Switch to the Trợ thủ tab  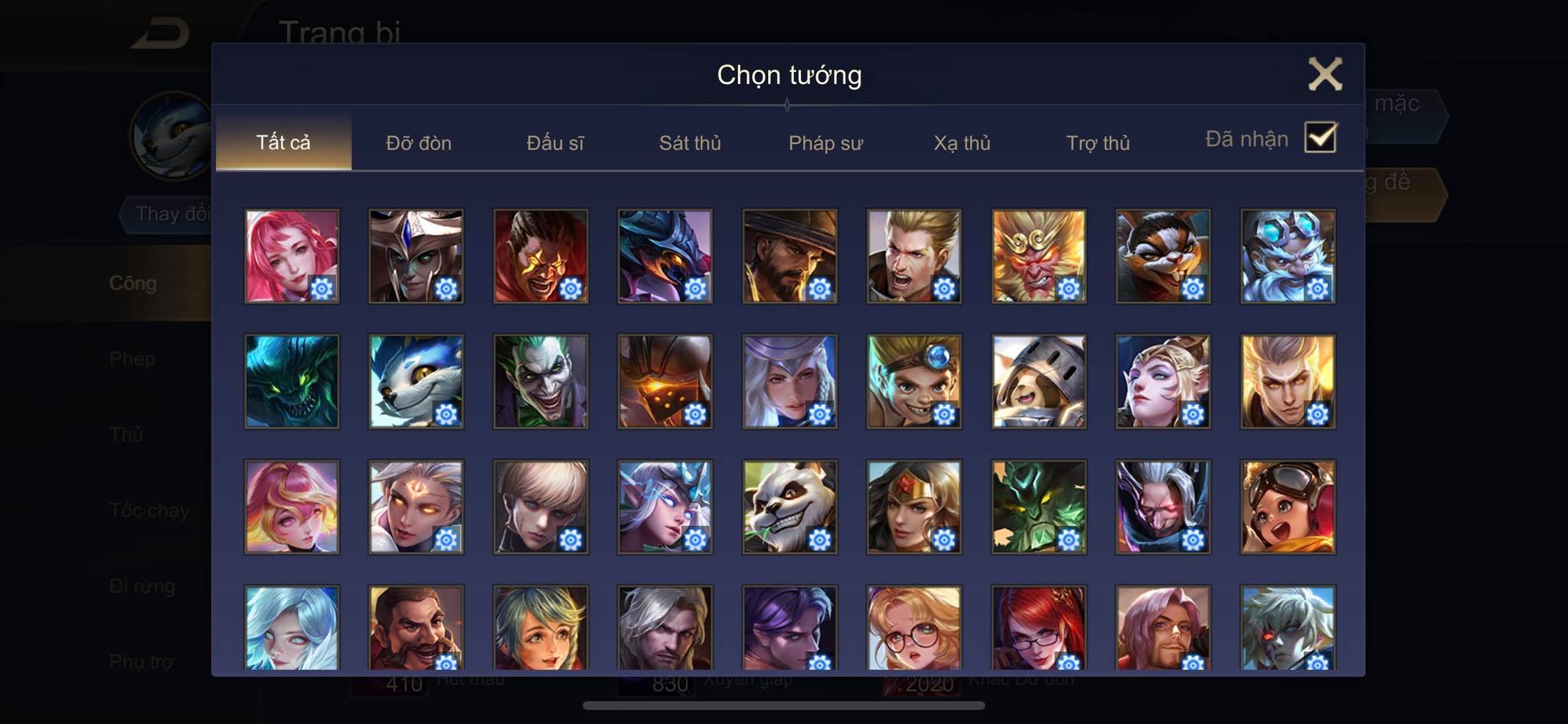click(1098, 143)
